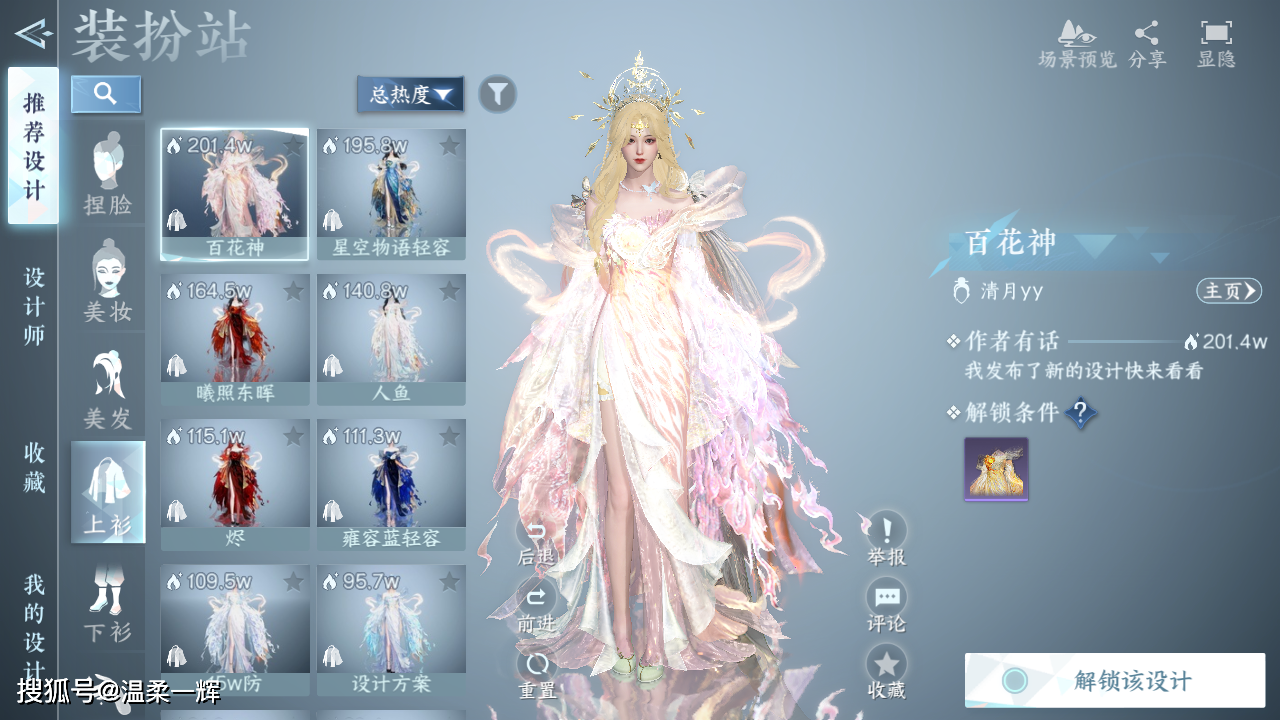
Task: Select the 捏脸 category
Action: [108, 174]
